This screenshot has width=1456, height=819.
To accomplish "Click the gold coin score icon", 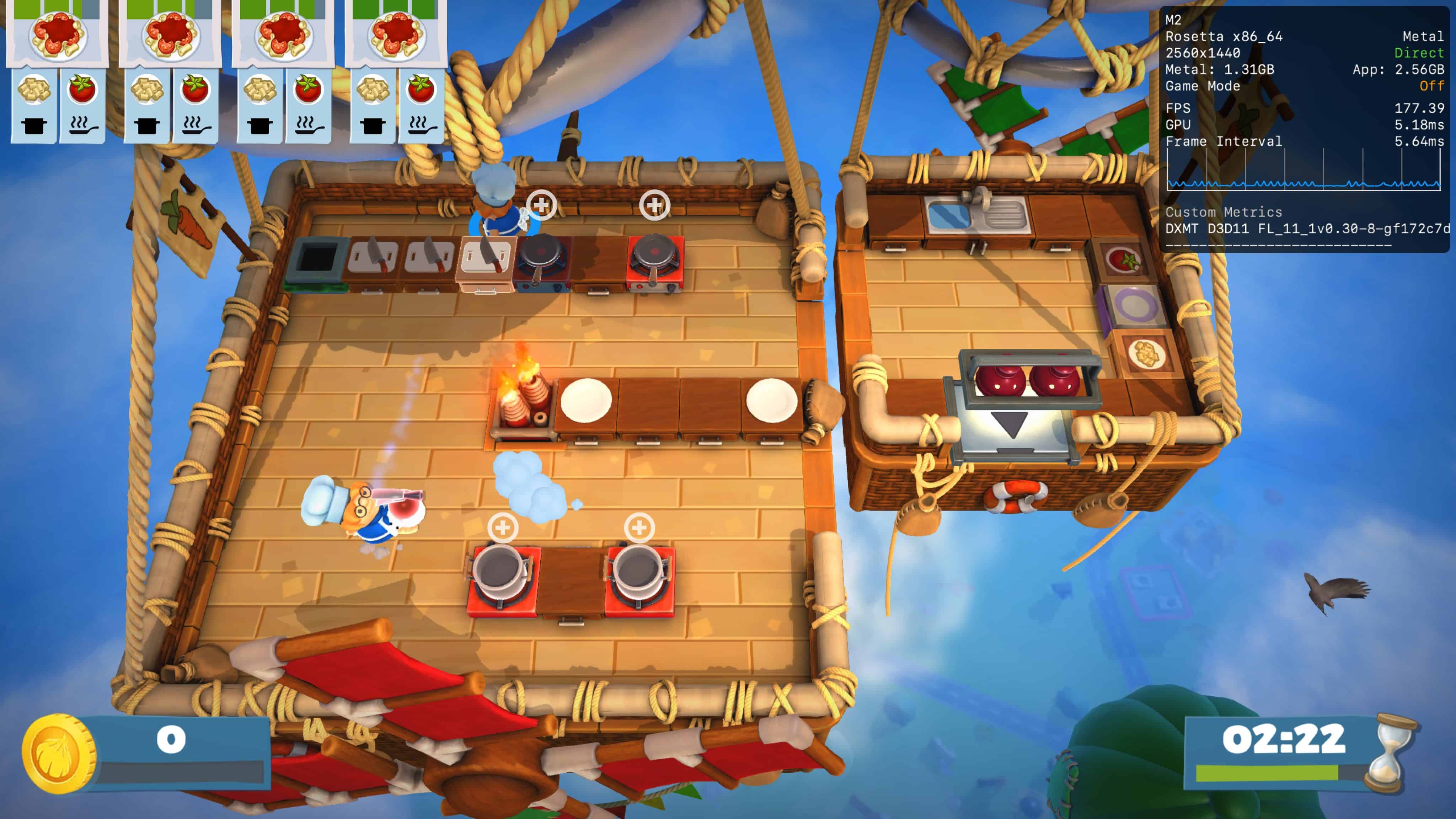I will pos(58,753).
